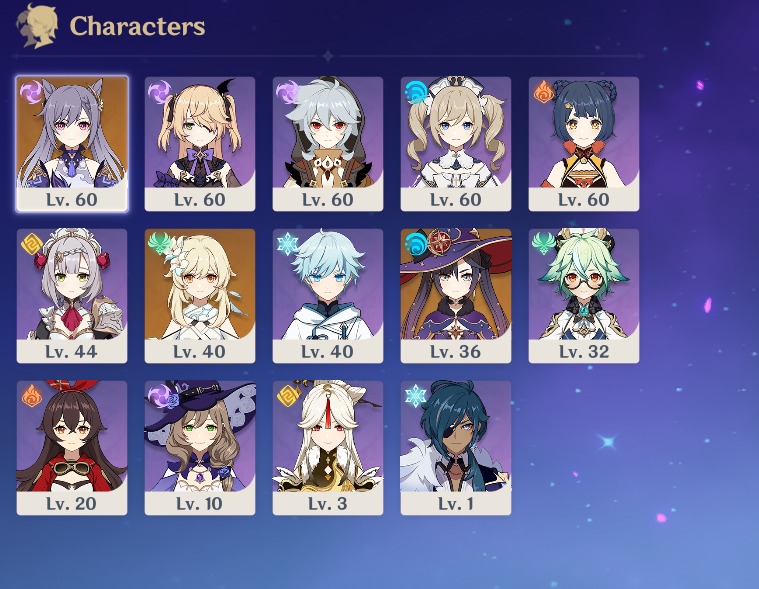Select Amber at Lv. 20
The width and height of the screenshot is (759, 589).
click(x=72, y=447)
